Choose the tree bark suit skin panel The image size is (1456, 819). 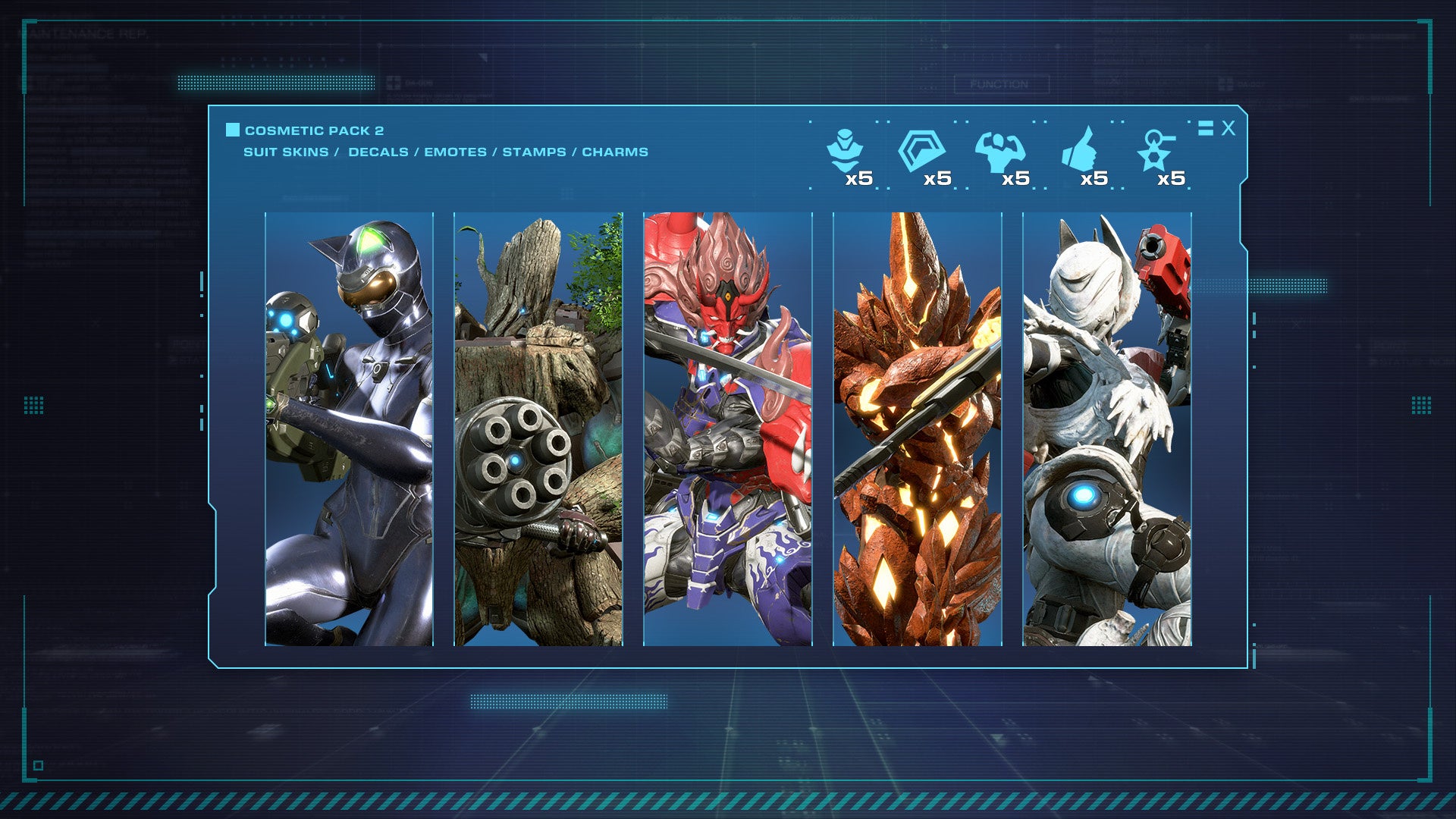click(538, 429)
